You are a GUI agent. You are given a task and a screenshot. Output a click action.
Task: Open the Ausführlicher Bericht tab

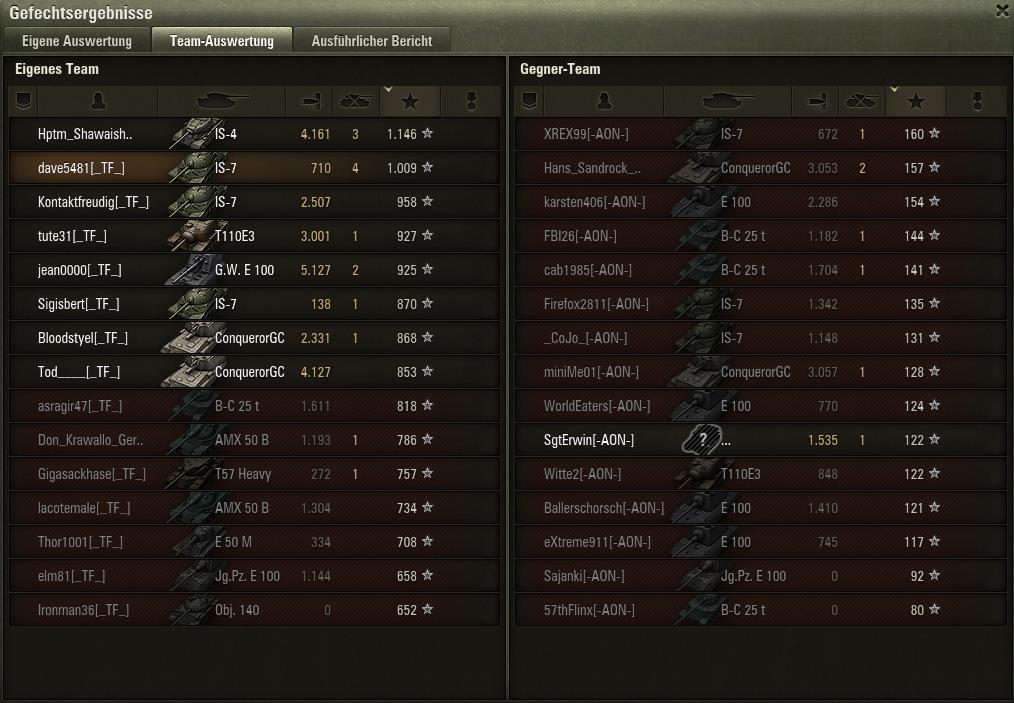tap(371, 41)
